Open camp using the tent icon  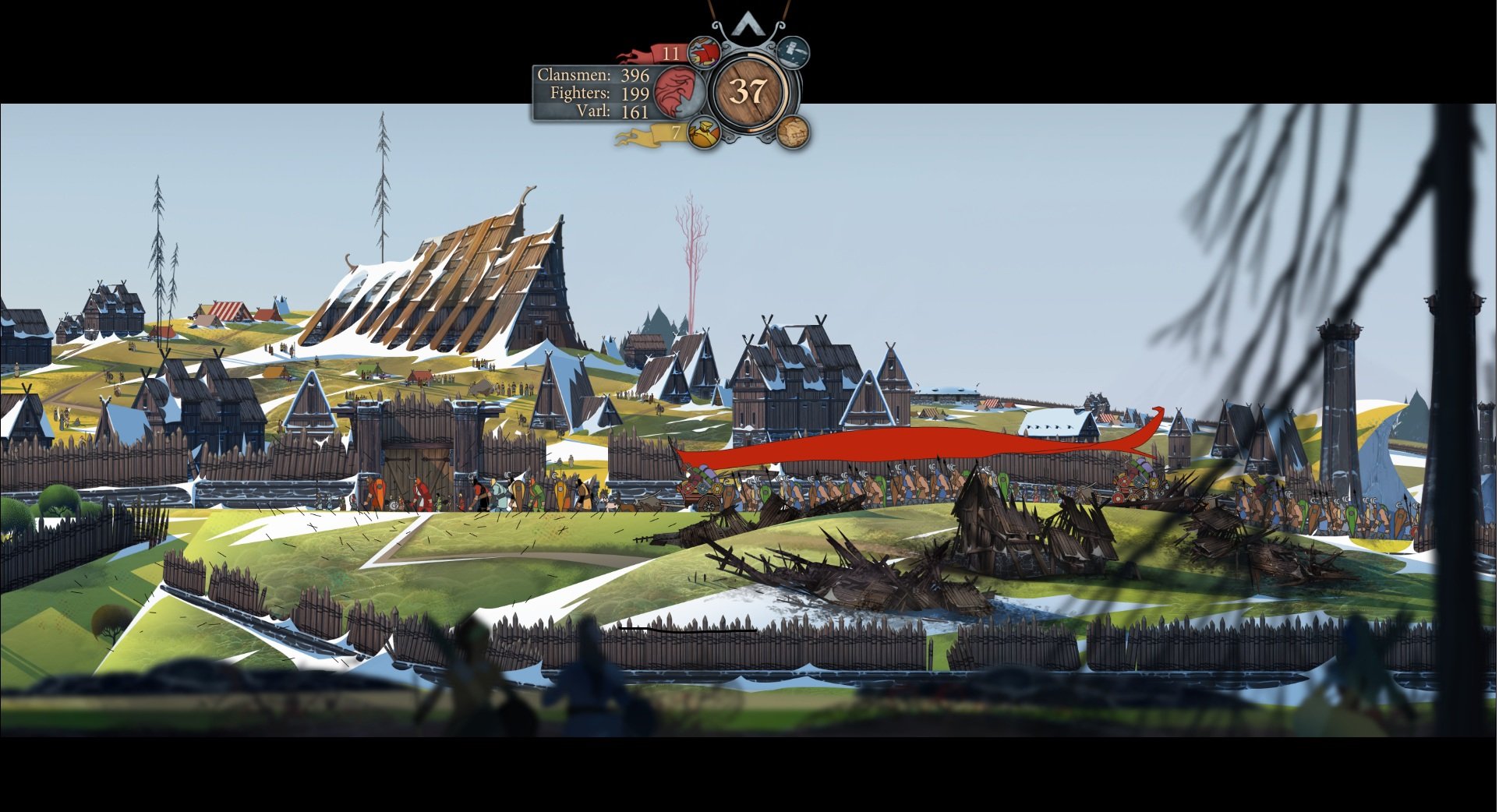tap(748, 23)
